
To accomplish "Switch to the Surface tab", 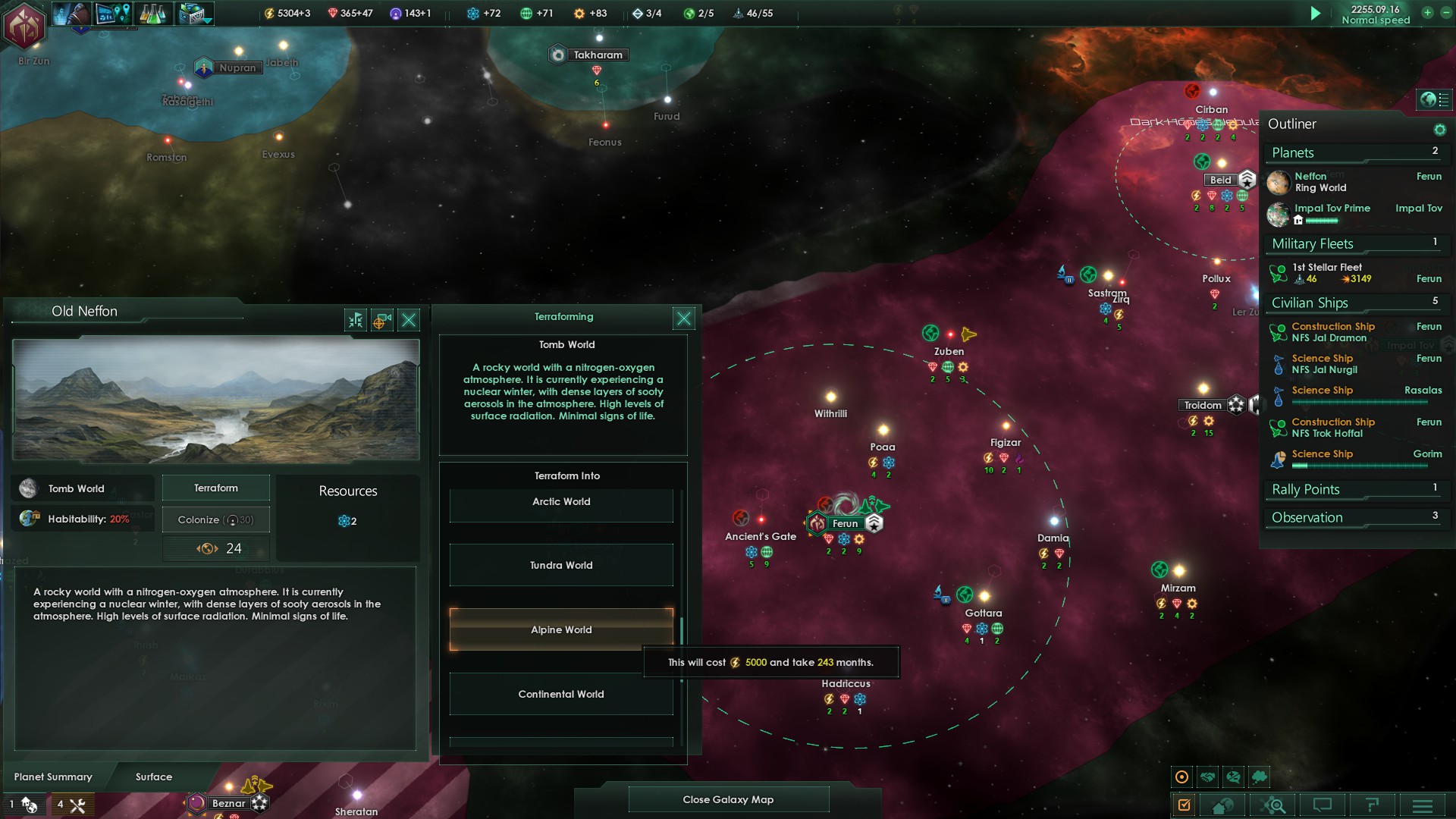I will tap(154, 777).
